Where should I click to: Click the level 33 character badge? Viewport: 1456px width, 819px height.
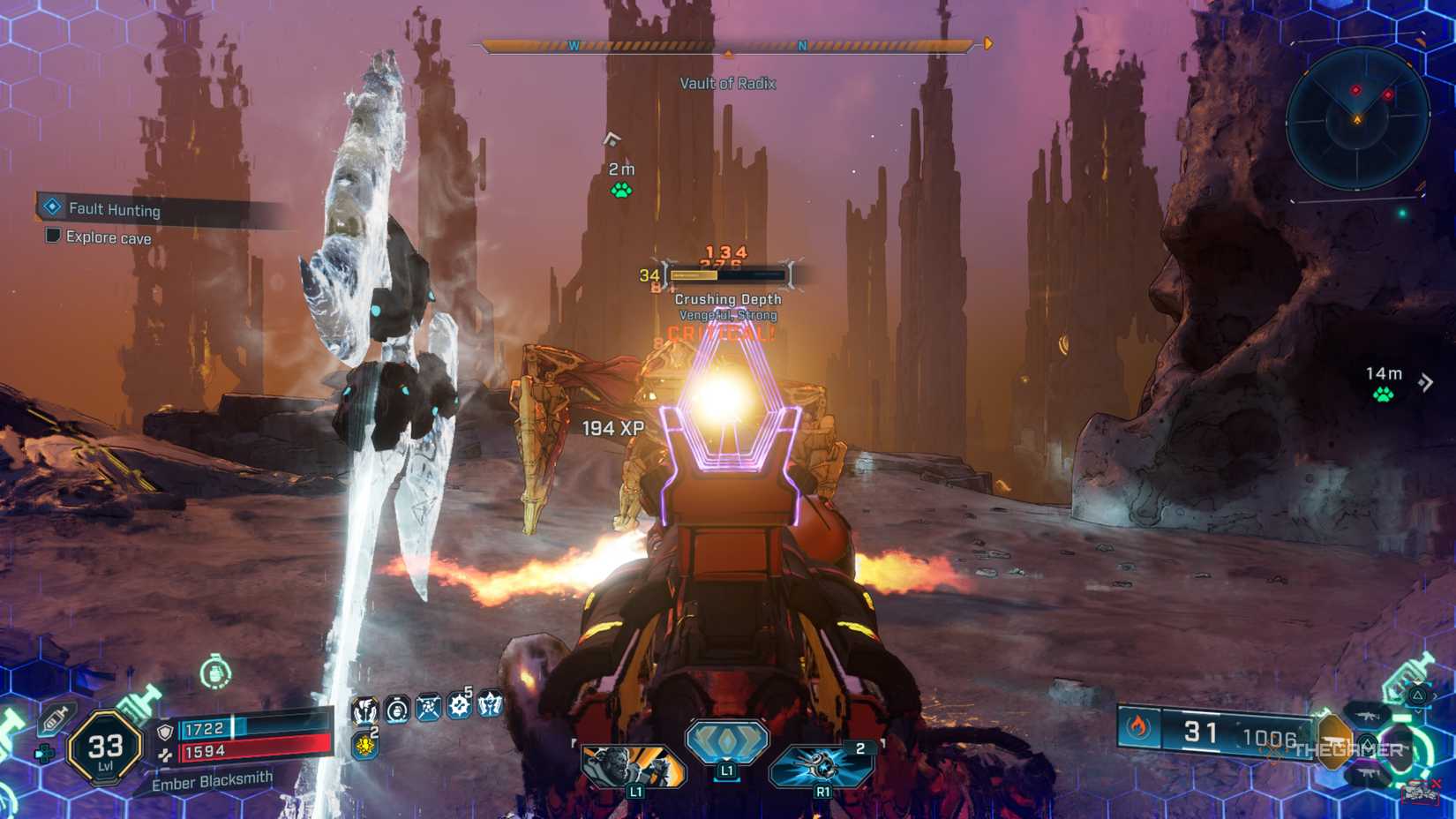tap(106, 748)
